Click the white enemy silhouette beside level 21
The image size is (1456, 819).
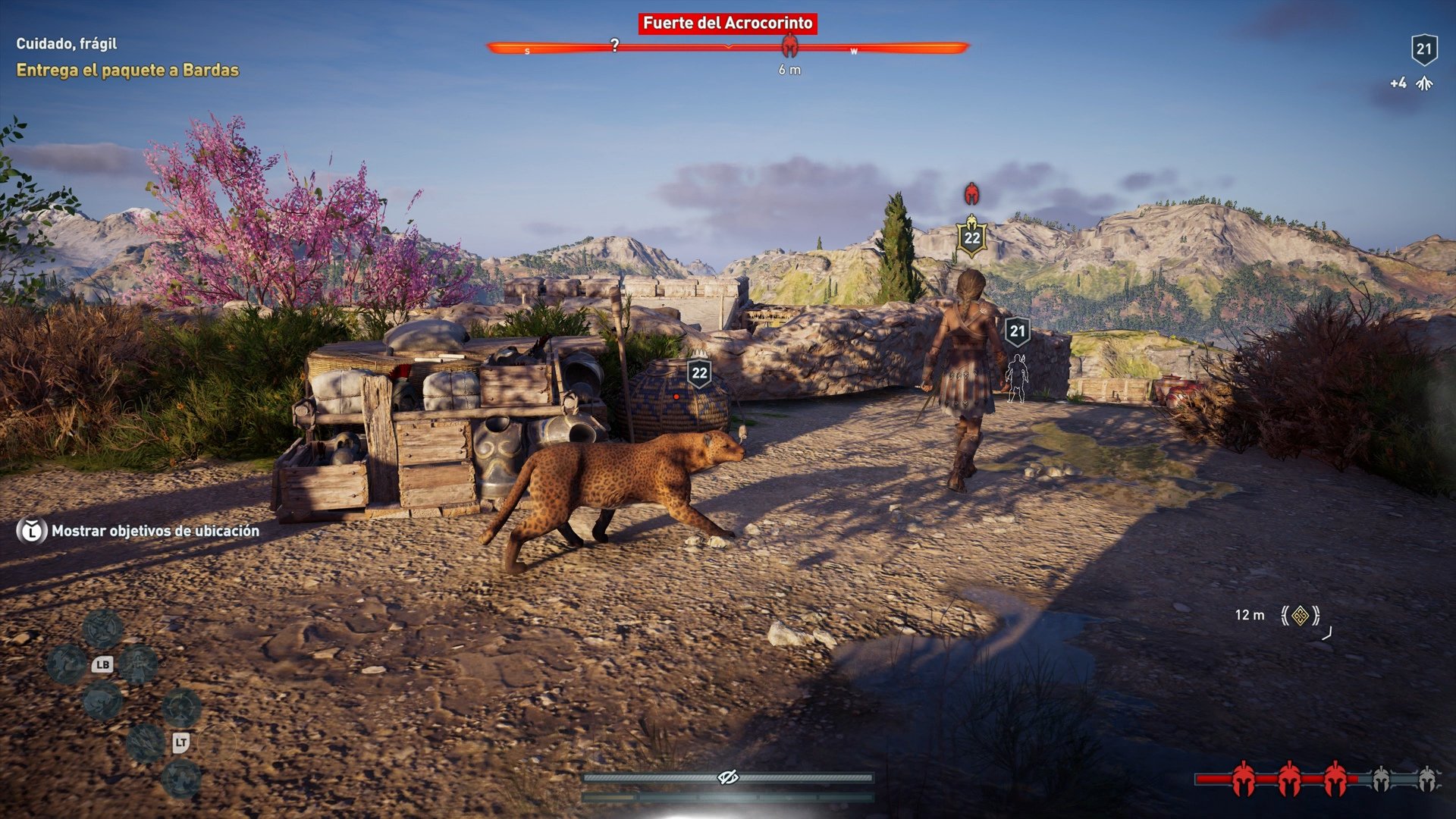pos(1016,377)
